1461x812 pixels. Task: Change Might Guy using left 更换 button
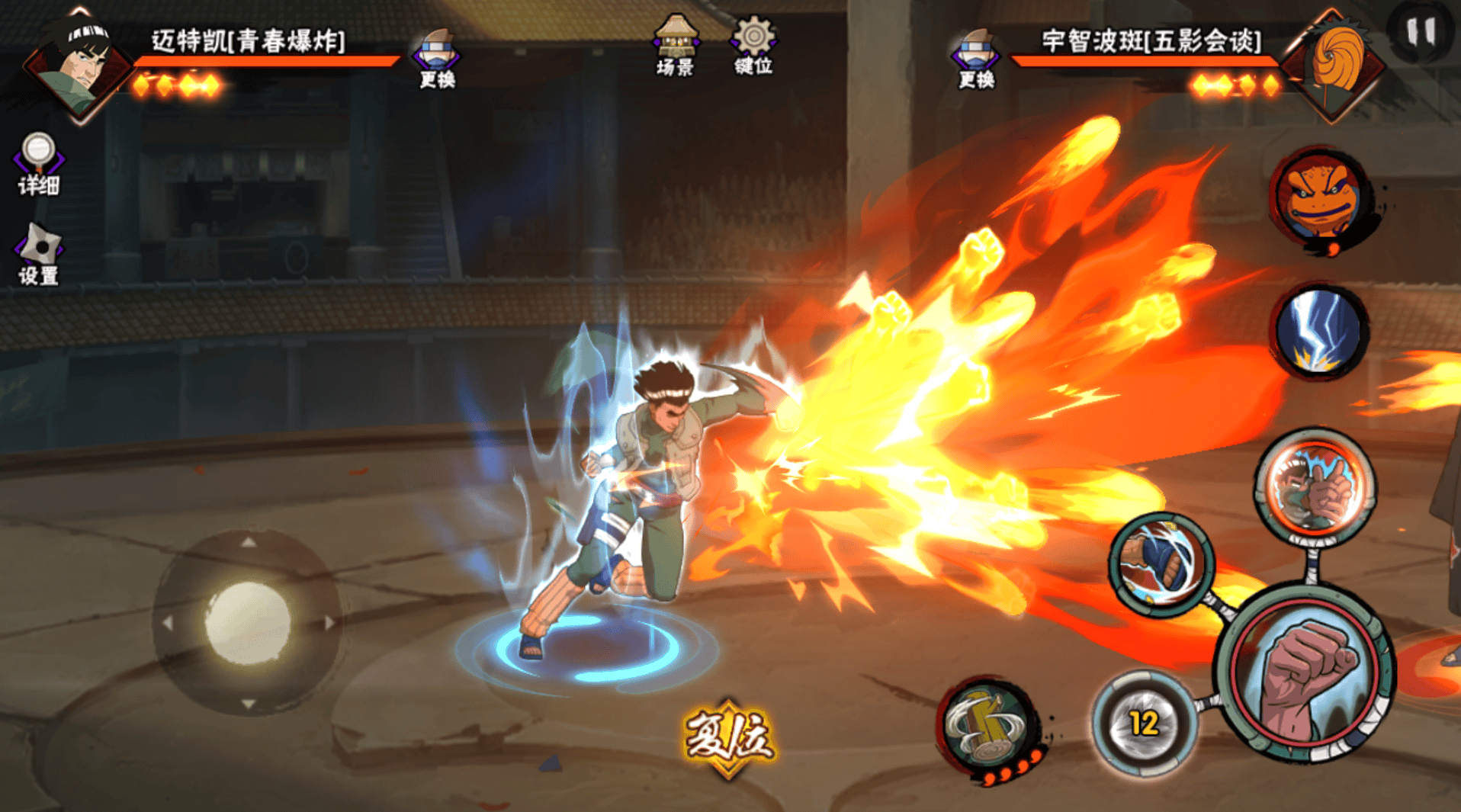coord(437,59)
